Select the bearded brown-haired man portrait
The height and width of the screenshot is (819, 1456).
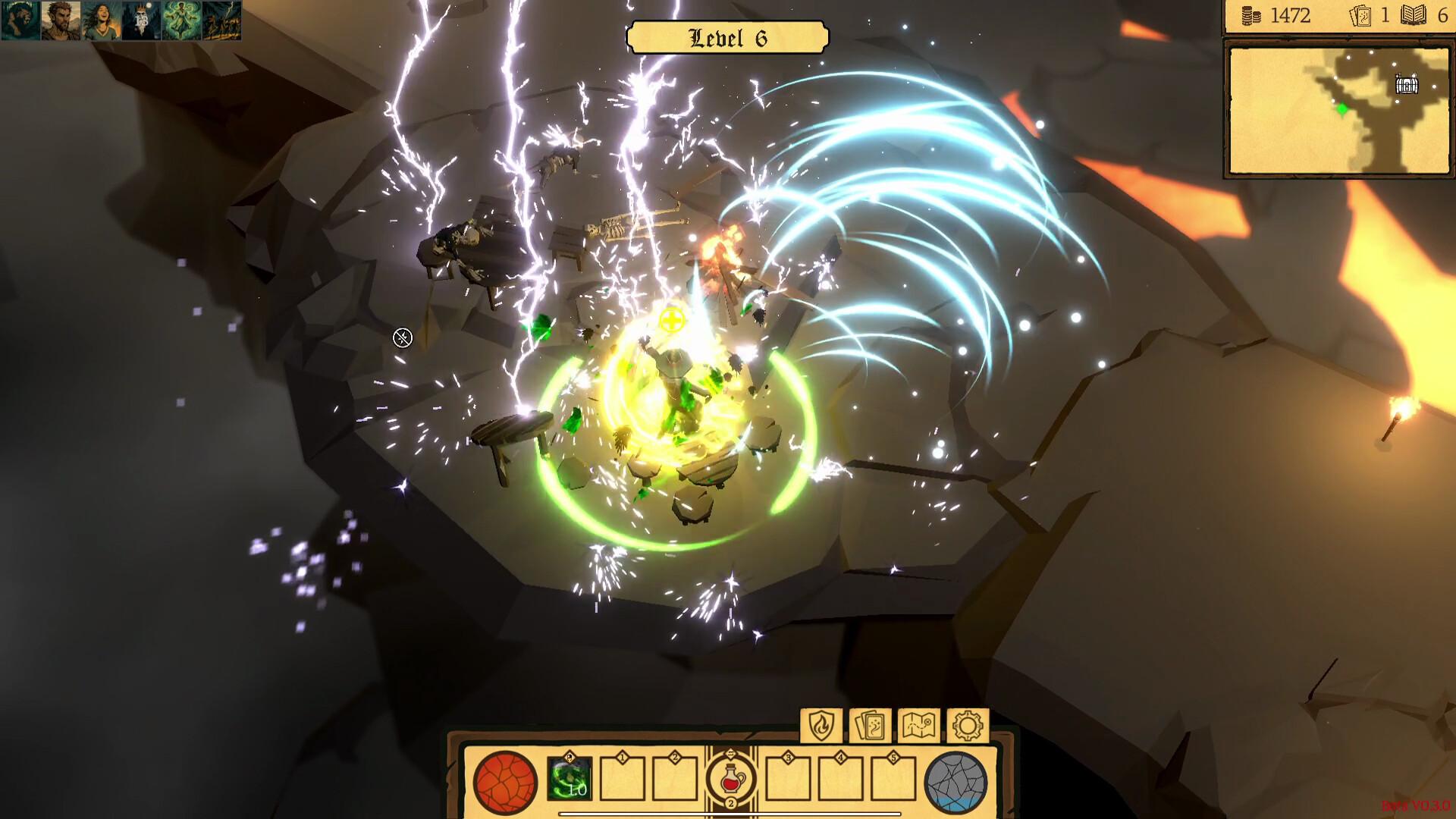[x=61, y=20]
